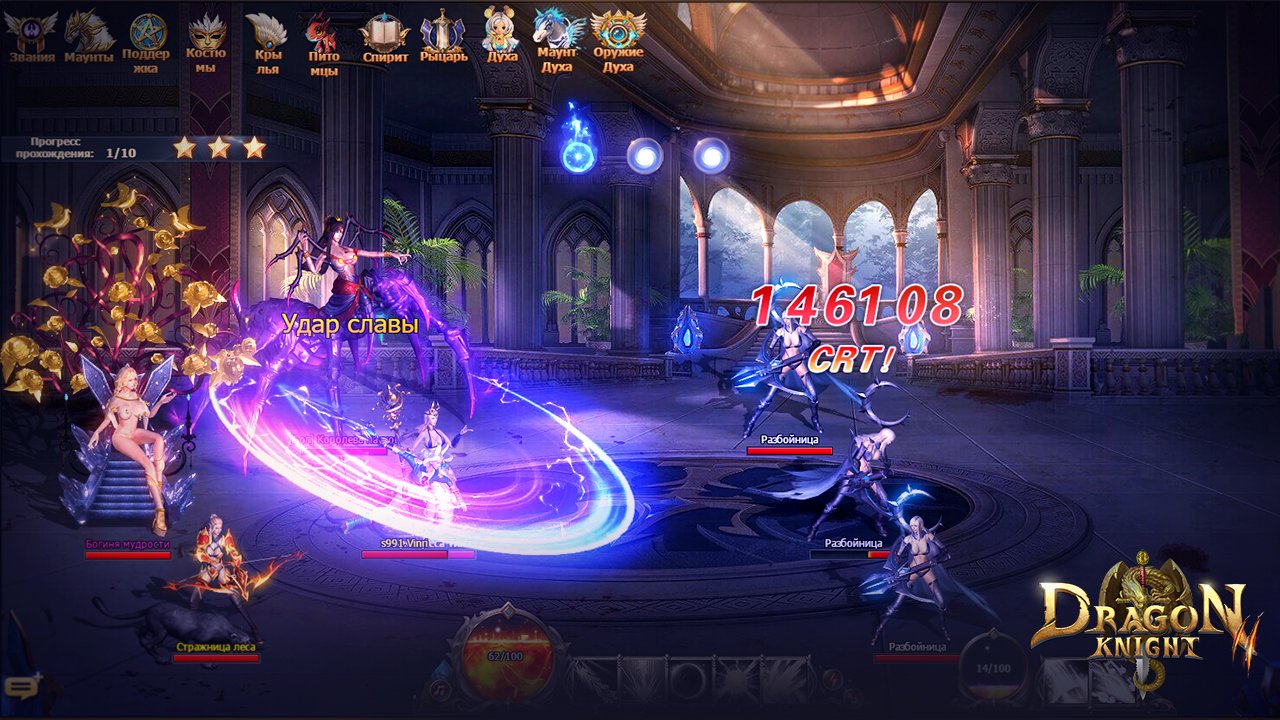
Task: Click the dark orb skill icon
Action: pos(688,678)
